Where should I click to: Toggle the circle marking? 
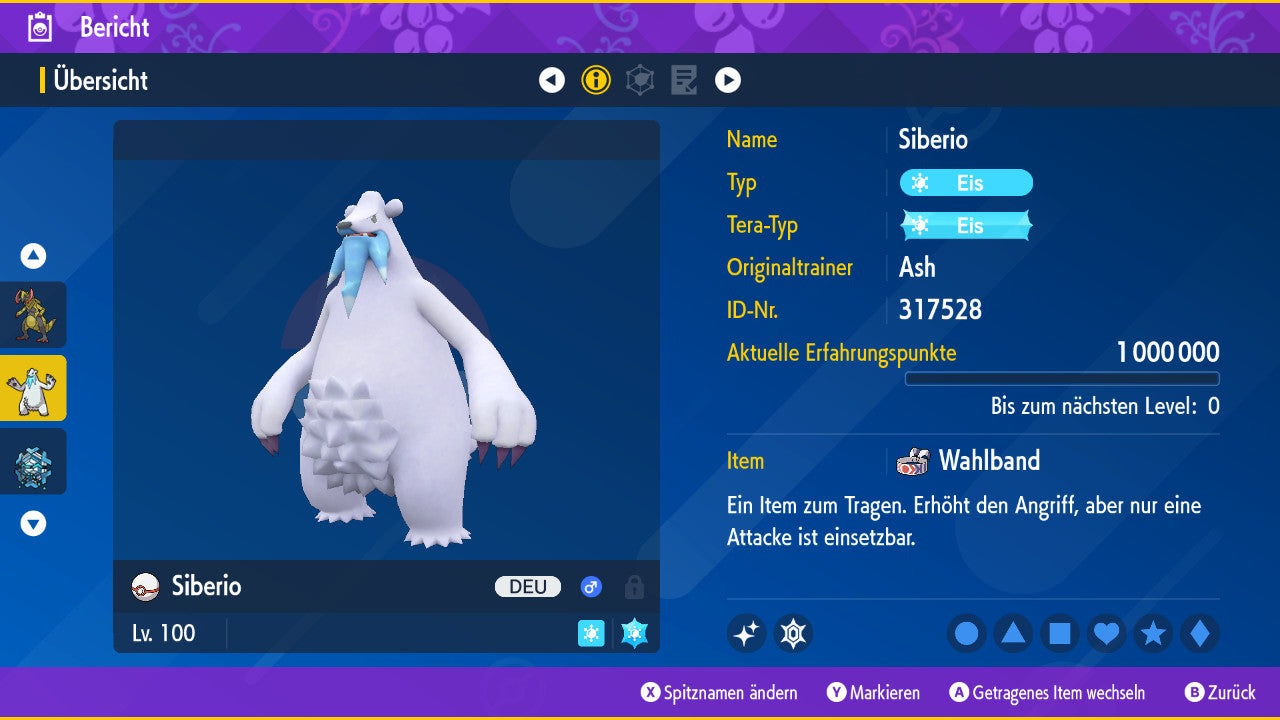click(x=966, y=634)
